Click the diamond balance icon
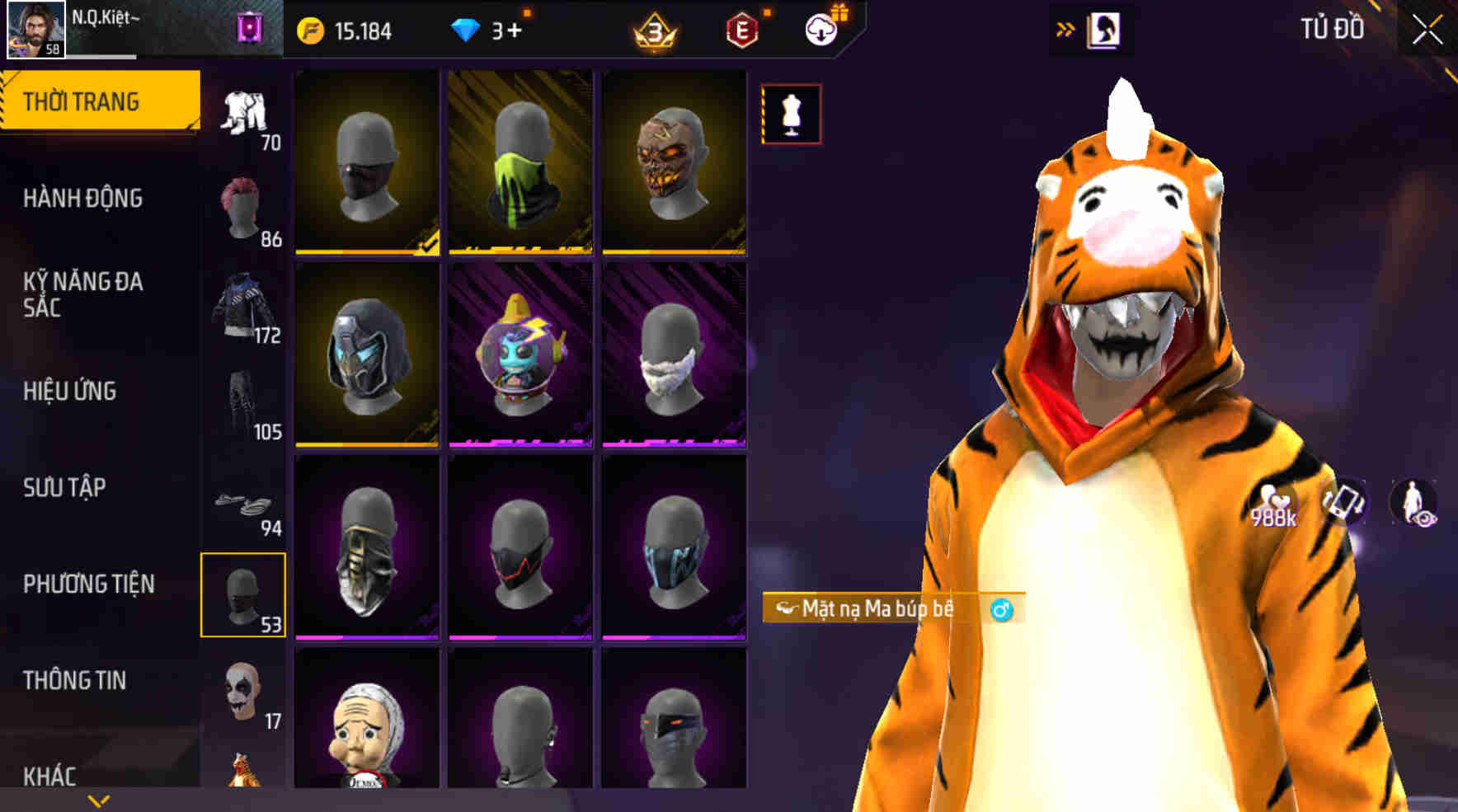 467,31
